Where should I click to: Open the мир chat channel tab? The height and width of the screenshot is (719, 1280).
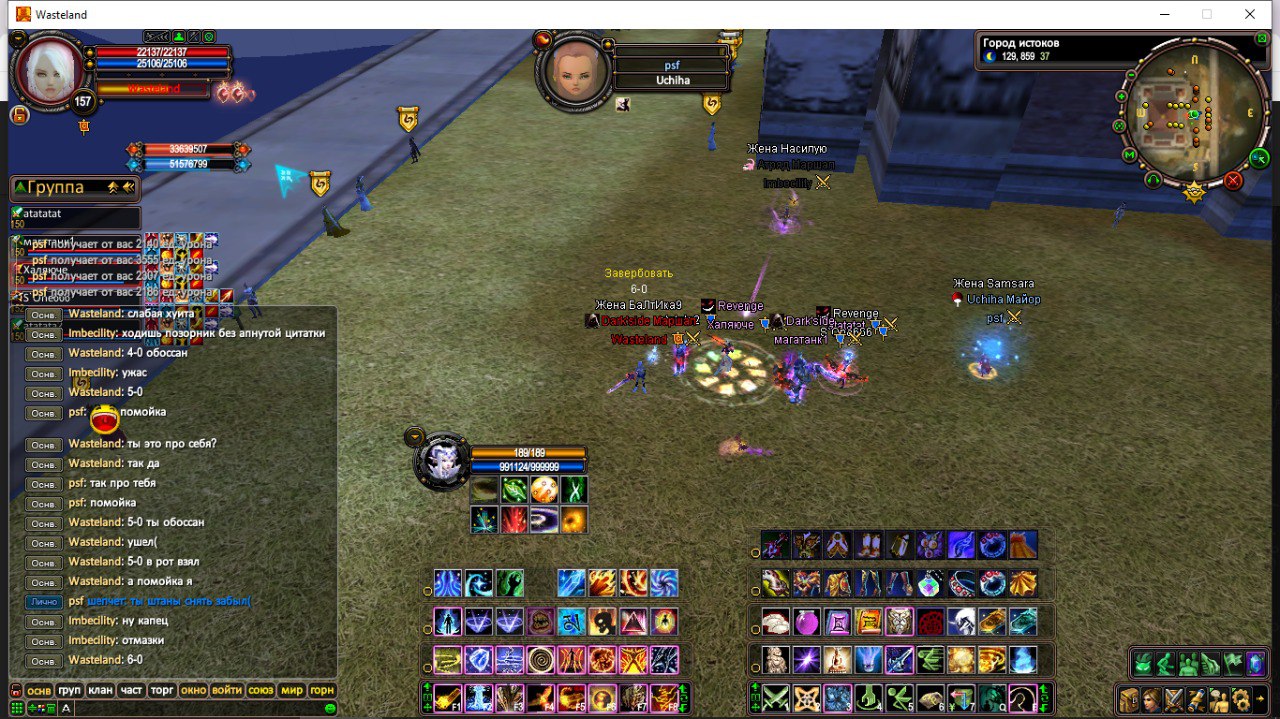point(291,691)
